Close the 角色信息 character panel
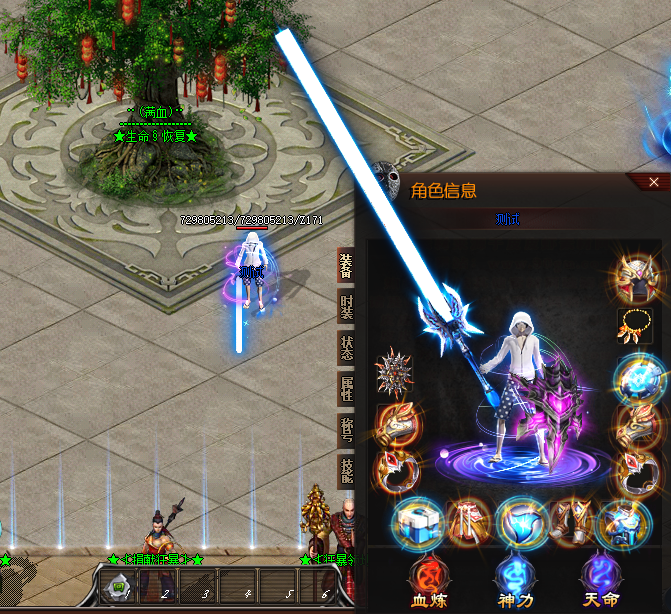Image resolution: width=671 pixels, height=614 pixels. tap(654, 182)
